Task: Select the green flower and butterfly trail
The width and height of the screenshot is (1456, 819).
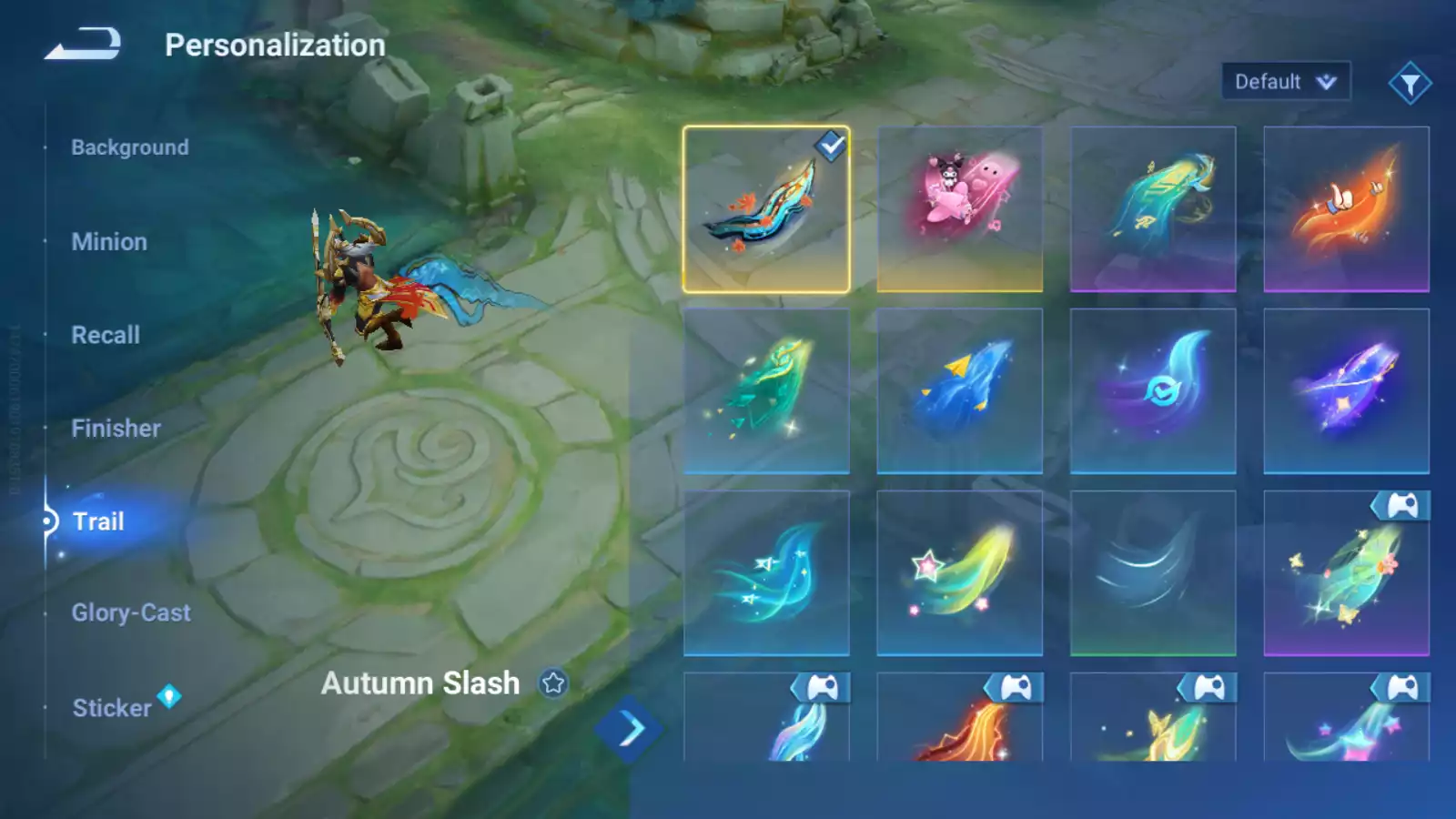Action: 1346,573
